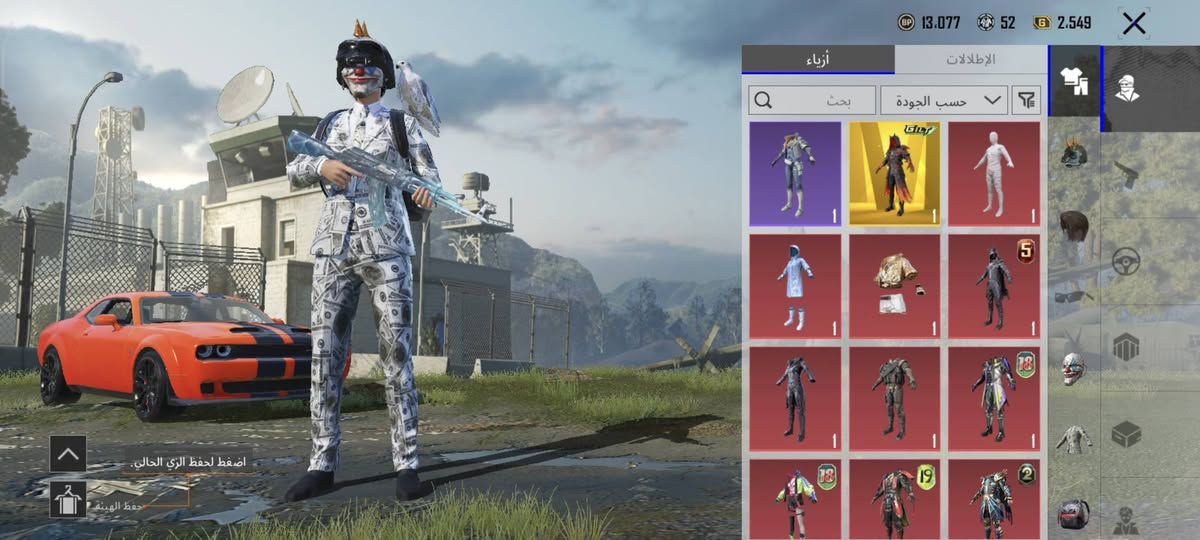Select the white mummy bodysuit outfit
Image resolution: width=1200 pixels, height=540 pixels.
coord(994,174)
